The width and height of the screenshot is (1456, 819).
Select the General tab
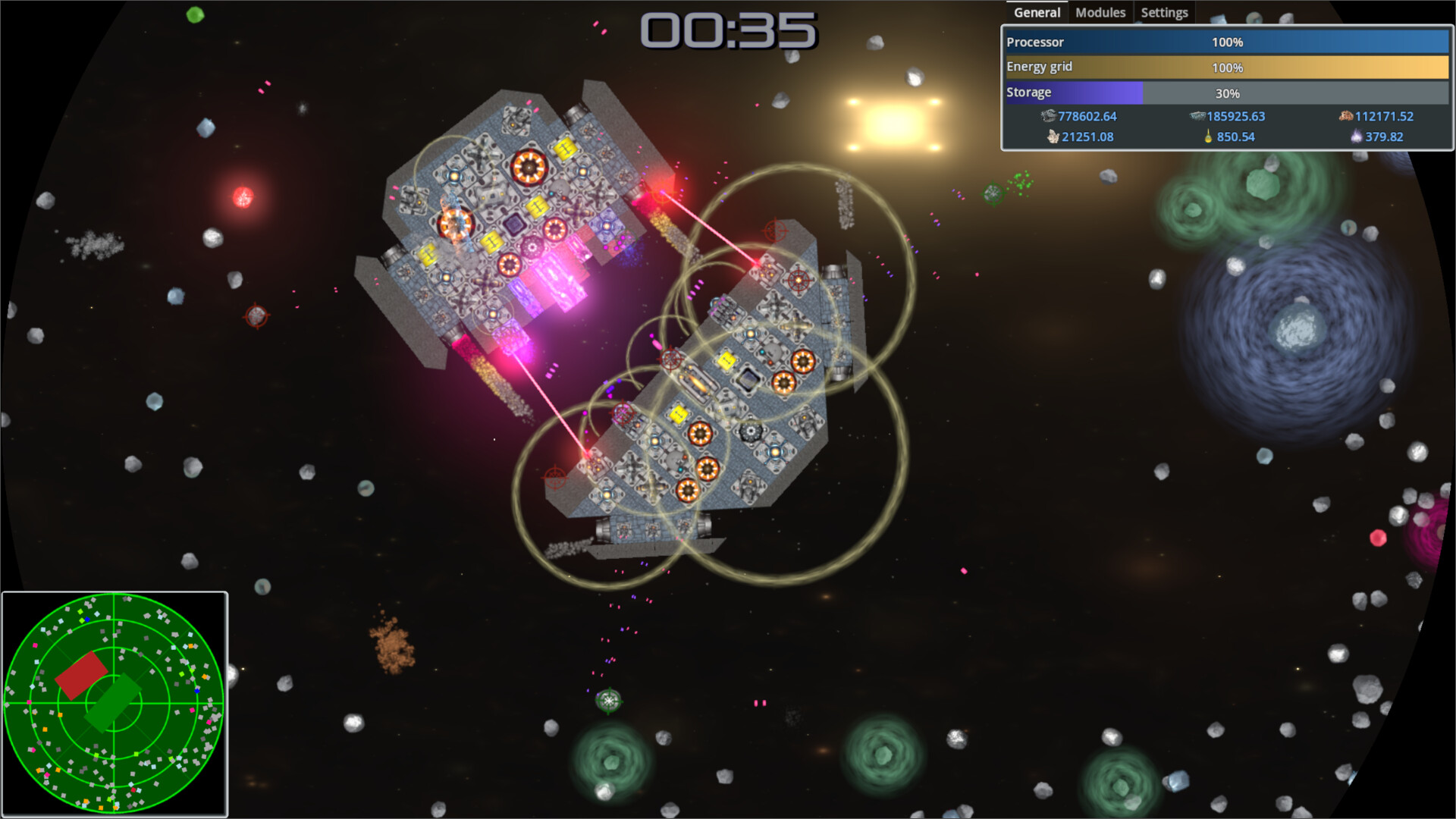tap(1036, 12)
